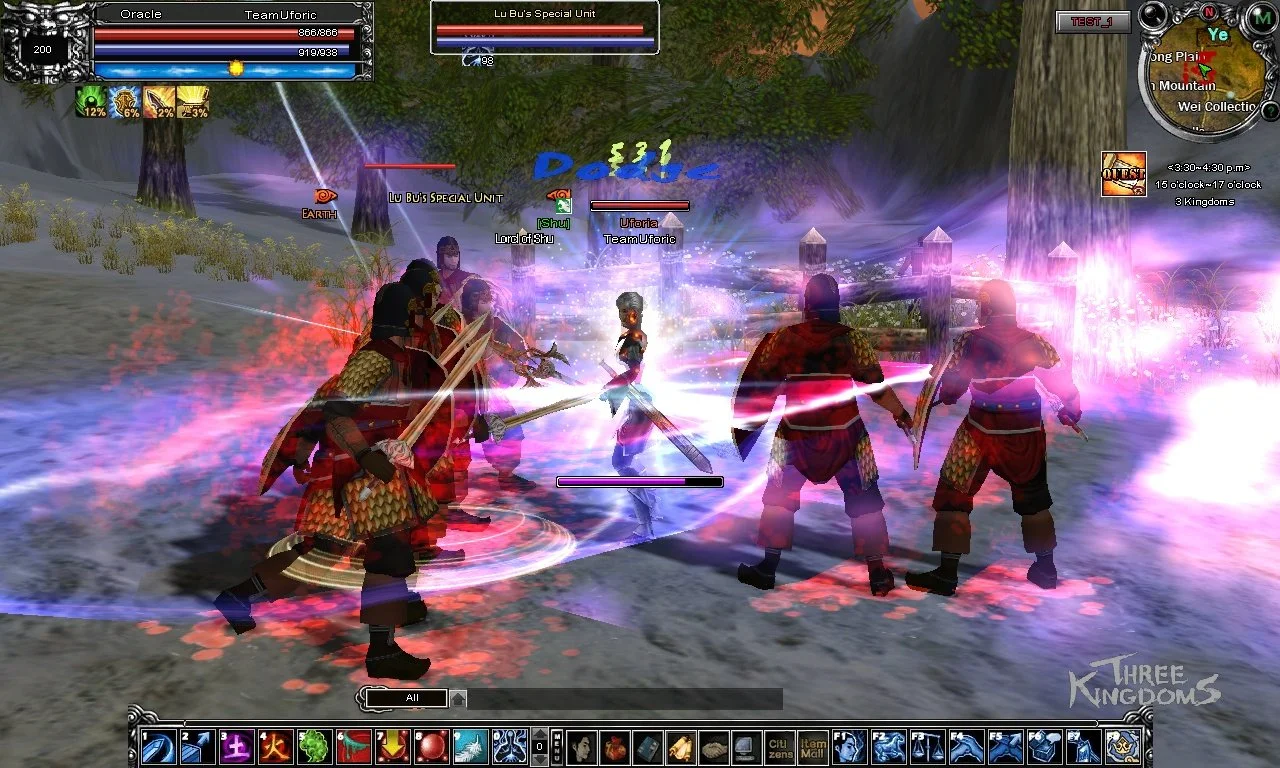Image resolution: width=1280 pixels, height=768 pixels.
Task: Click the up arrow to switch hotbar page
Action: [539, 736]
